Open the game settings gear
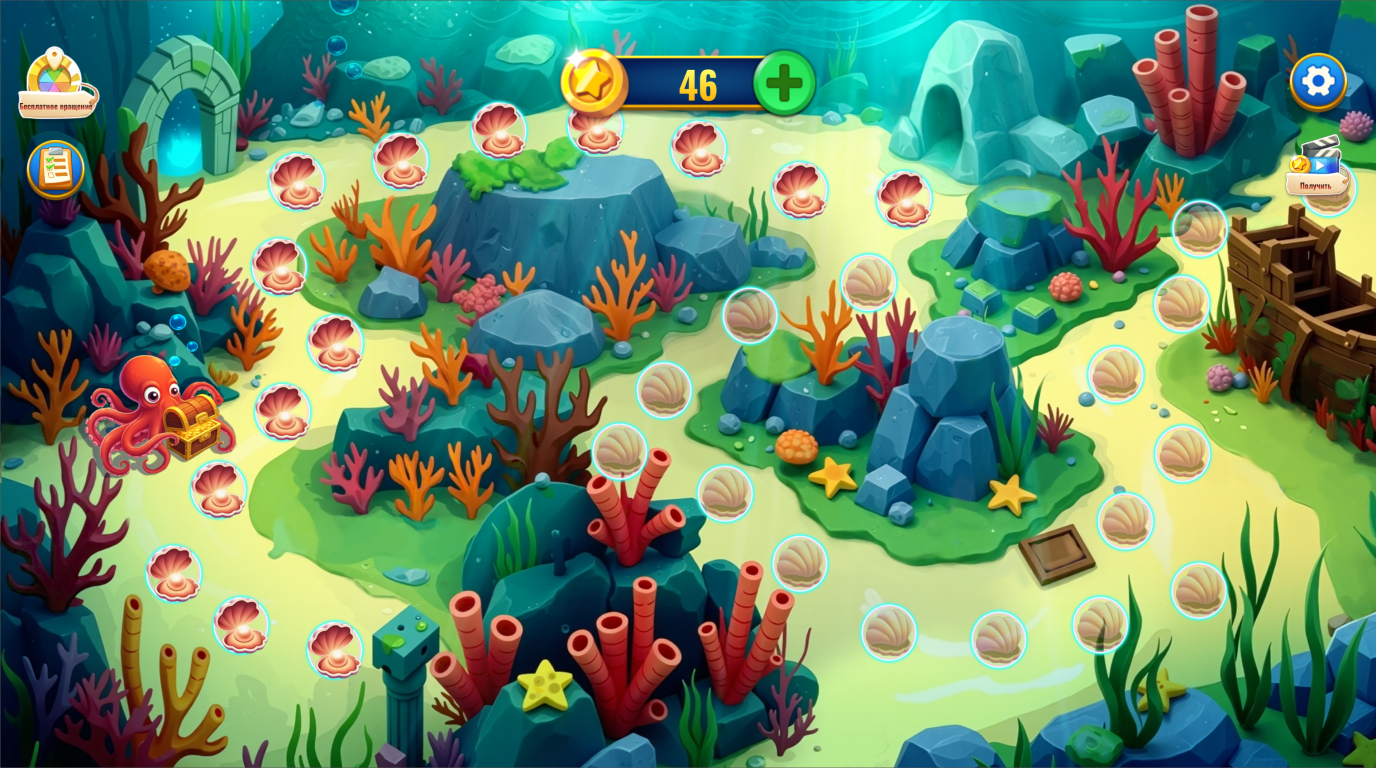The image size is (1376, 768). pos(1318,80)
